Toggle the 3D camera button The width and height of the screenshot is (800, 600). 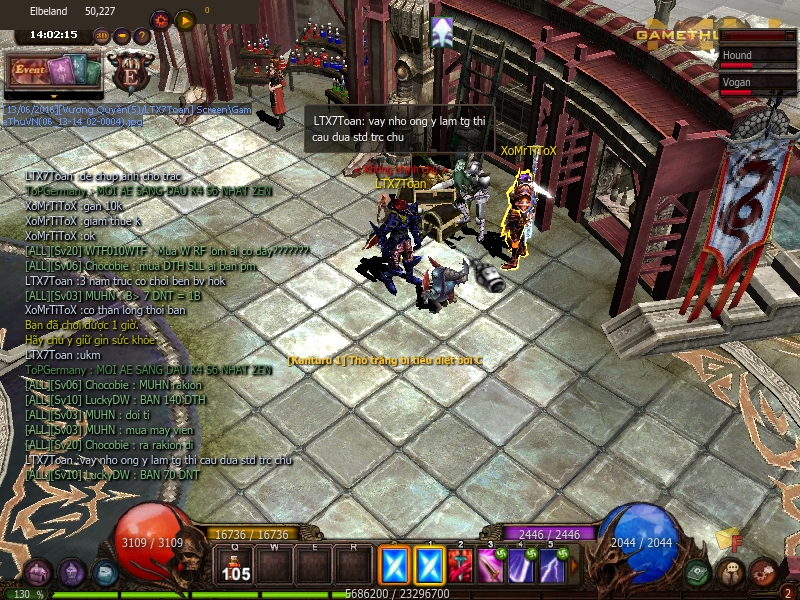(x=101, y=36)
